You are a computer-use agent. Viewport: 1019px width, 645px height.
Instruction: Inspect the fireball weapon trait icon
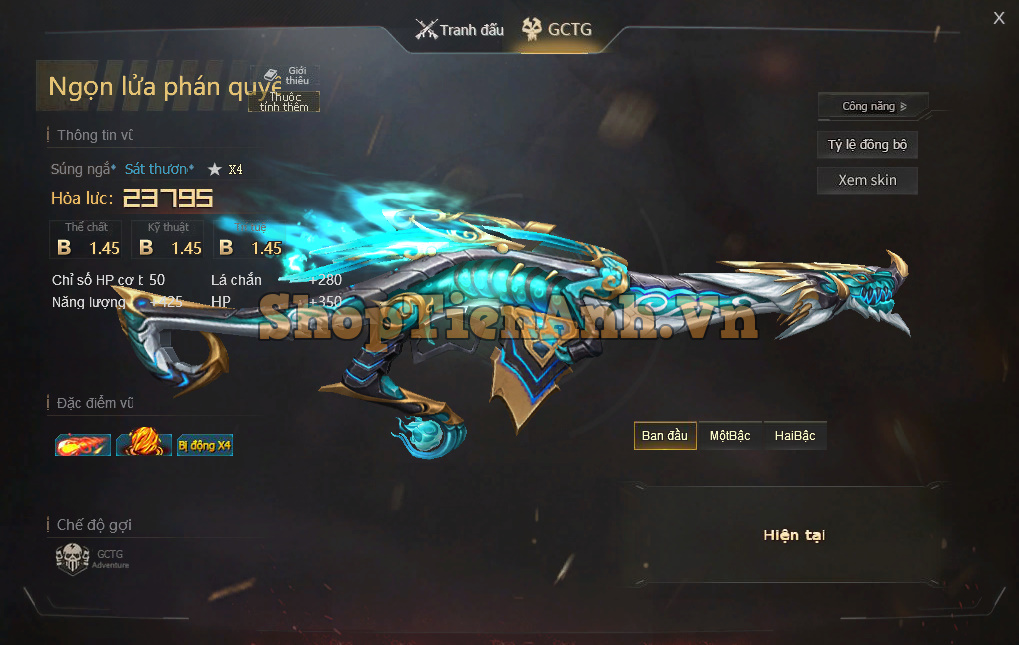[x=83, y=444]
